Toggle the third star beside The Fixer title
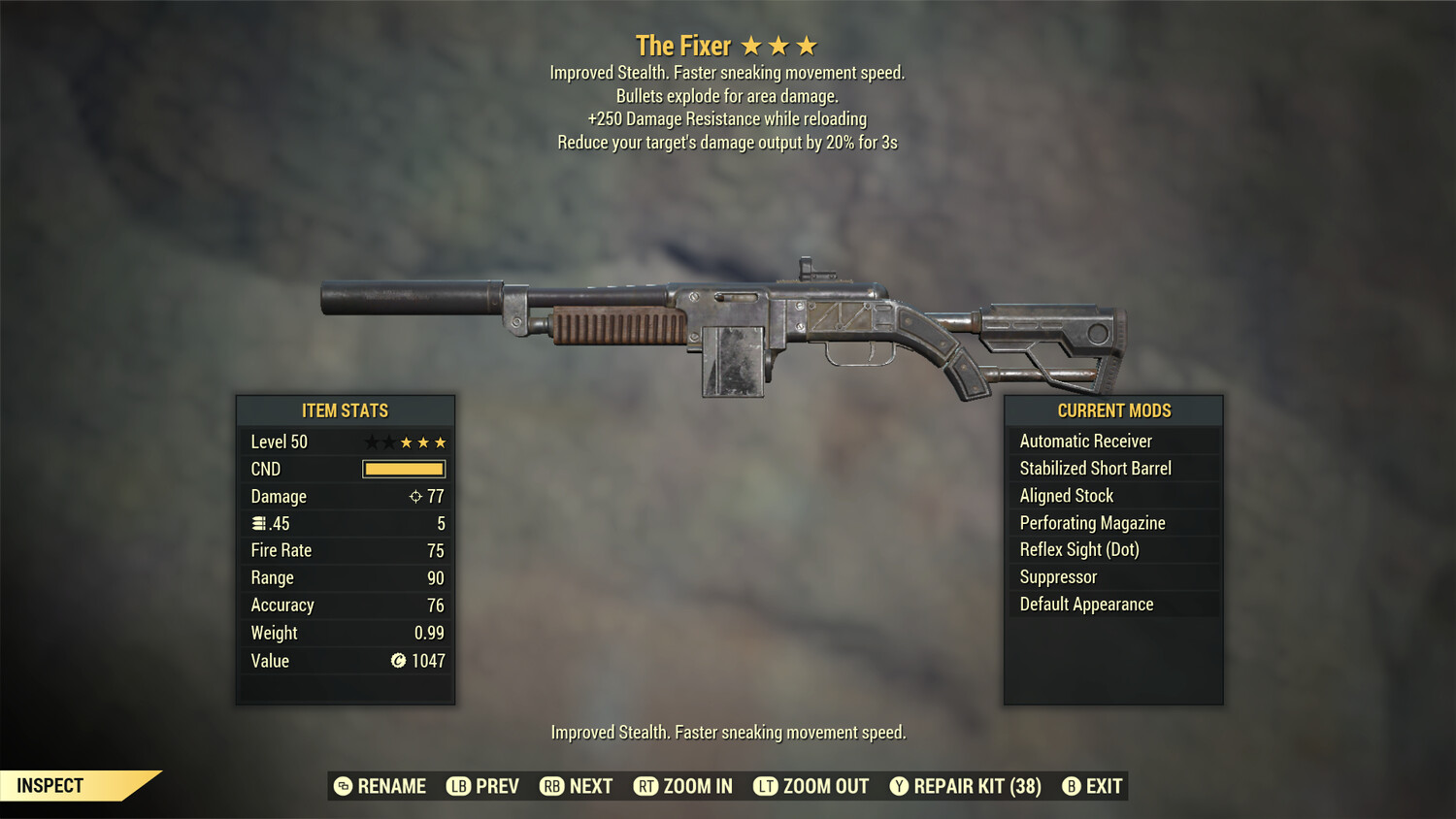Screen dimensions: 1456x819 click(x=807, y=44)
